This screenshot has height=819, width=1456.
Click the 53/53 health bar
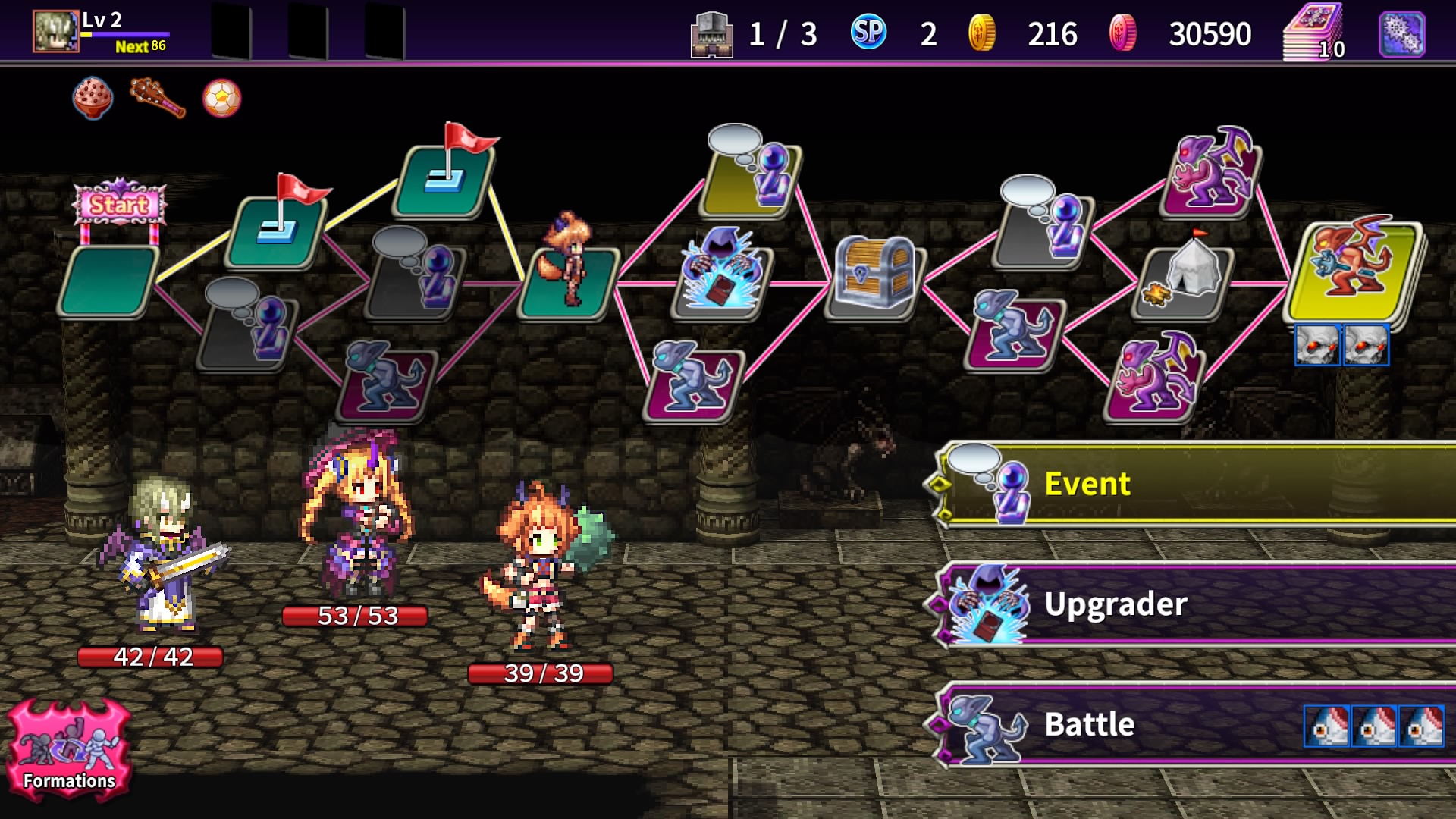point(356,618)
